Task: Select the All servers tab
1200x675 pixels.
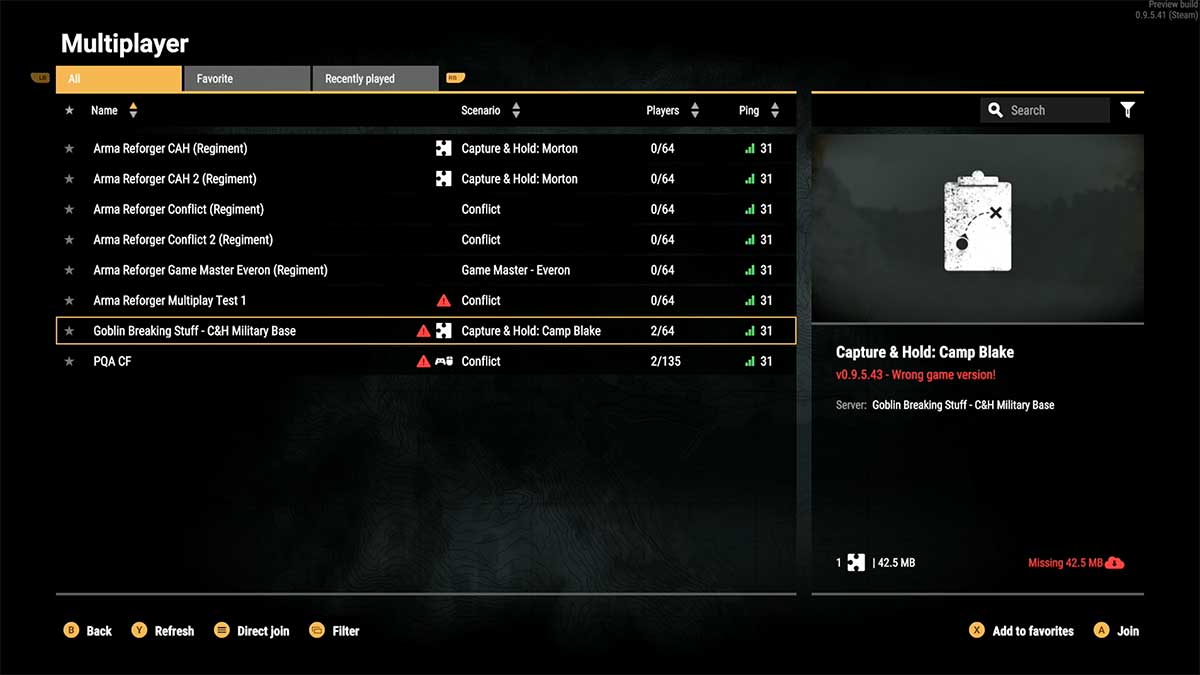Action: pos(119,79)
